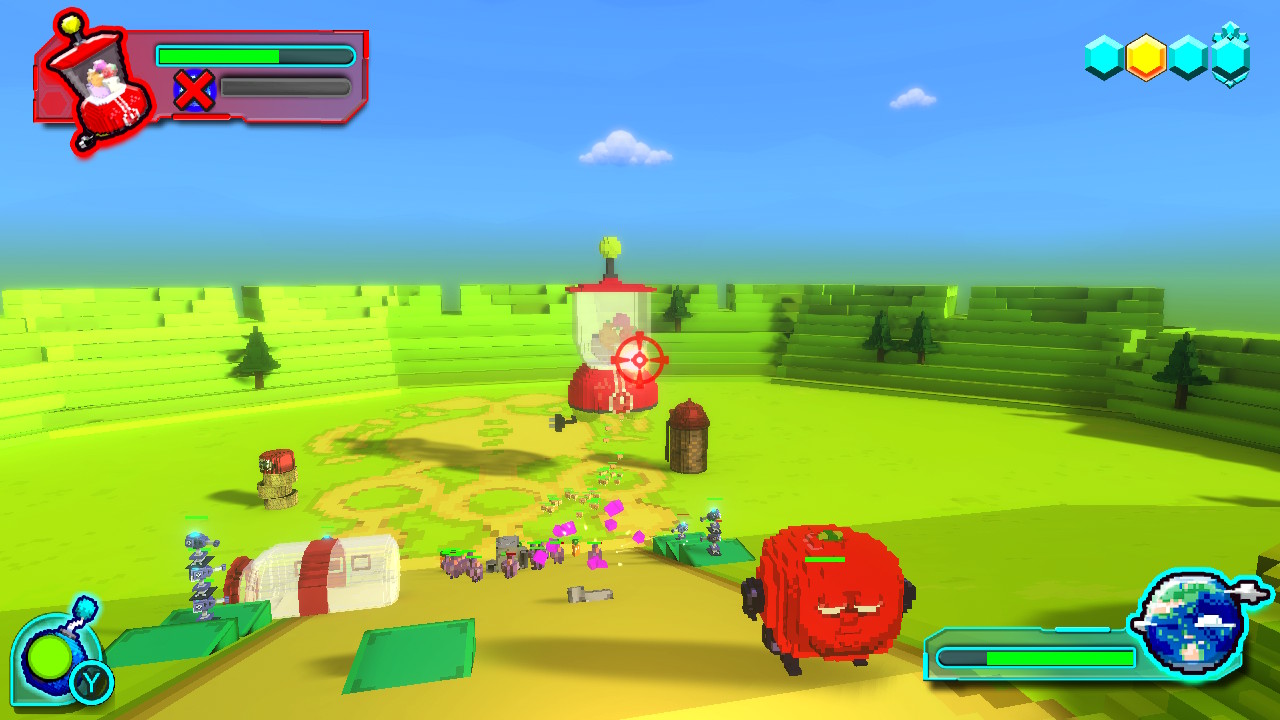1280x720 pixels.
Task: Click the green circle inside the bomb gauge
Action: (x=47, y=658)
